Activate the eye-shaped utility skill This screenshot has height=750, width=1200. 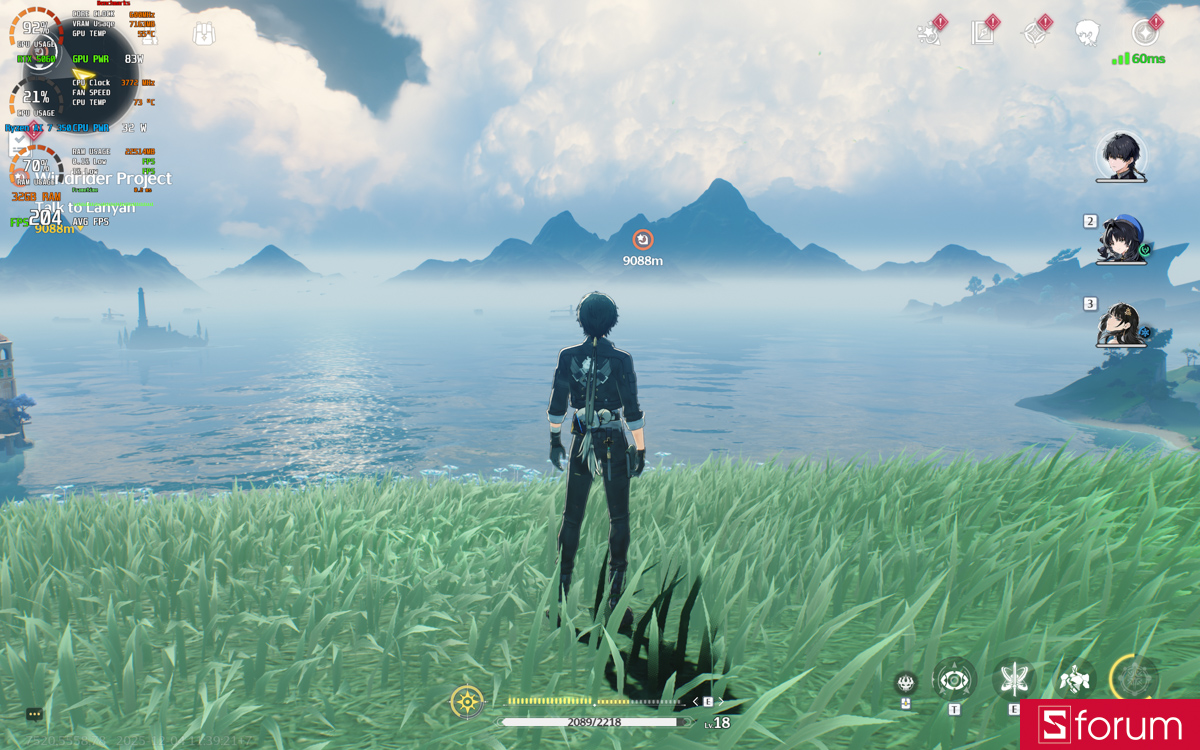[x=954, y=681]
